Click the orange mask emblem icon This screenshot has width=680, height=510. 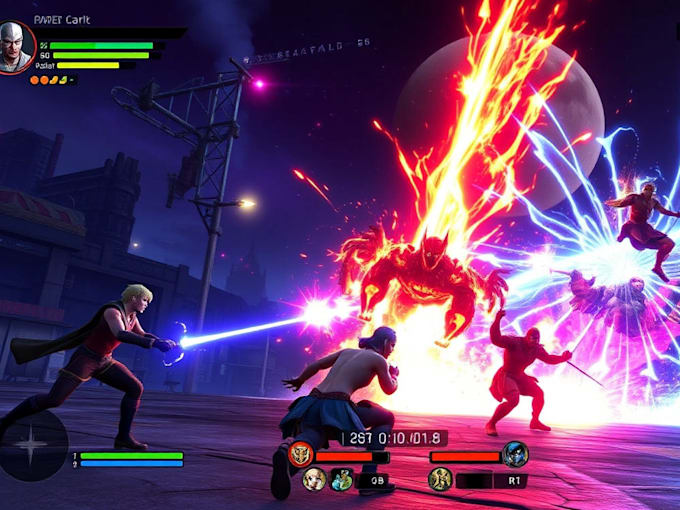tap(300, 455)
